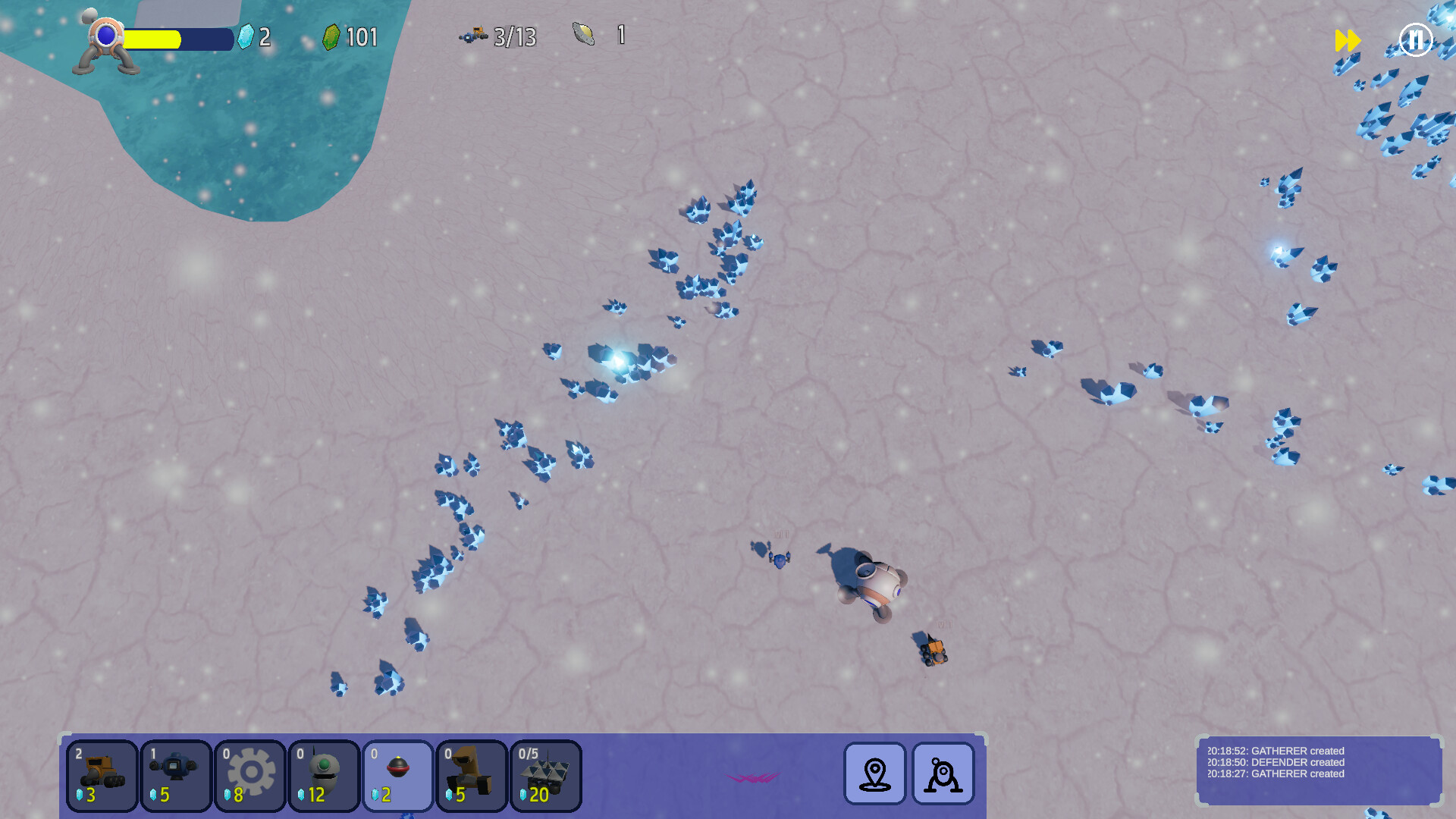Pause the game with the pause button

coord(1415,40)
